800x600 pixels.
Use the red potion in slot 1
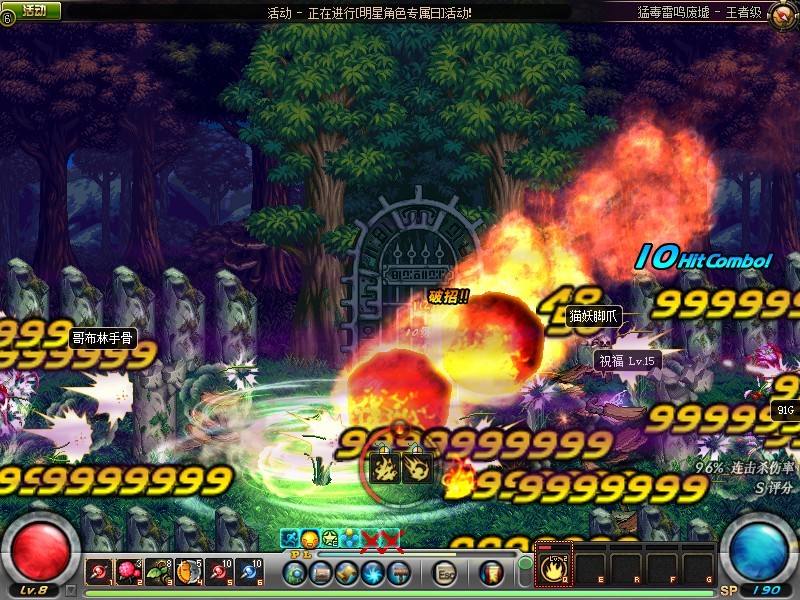pyautogui.click(x=99, y=572)
